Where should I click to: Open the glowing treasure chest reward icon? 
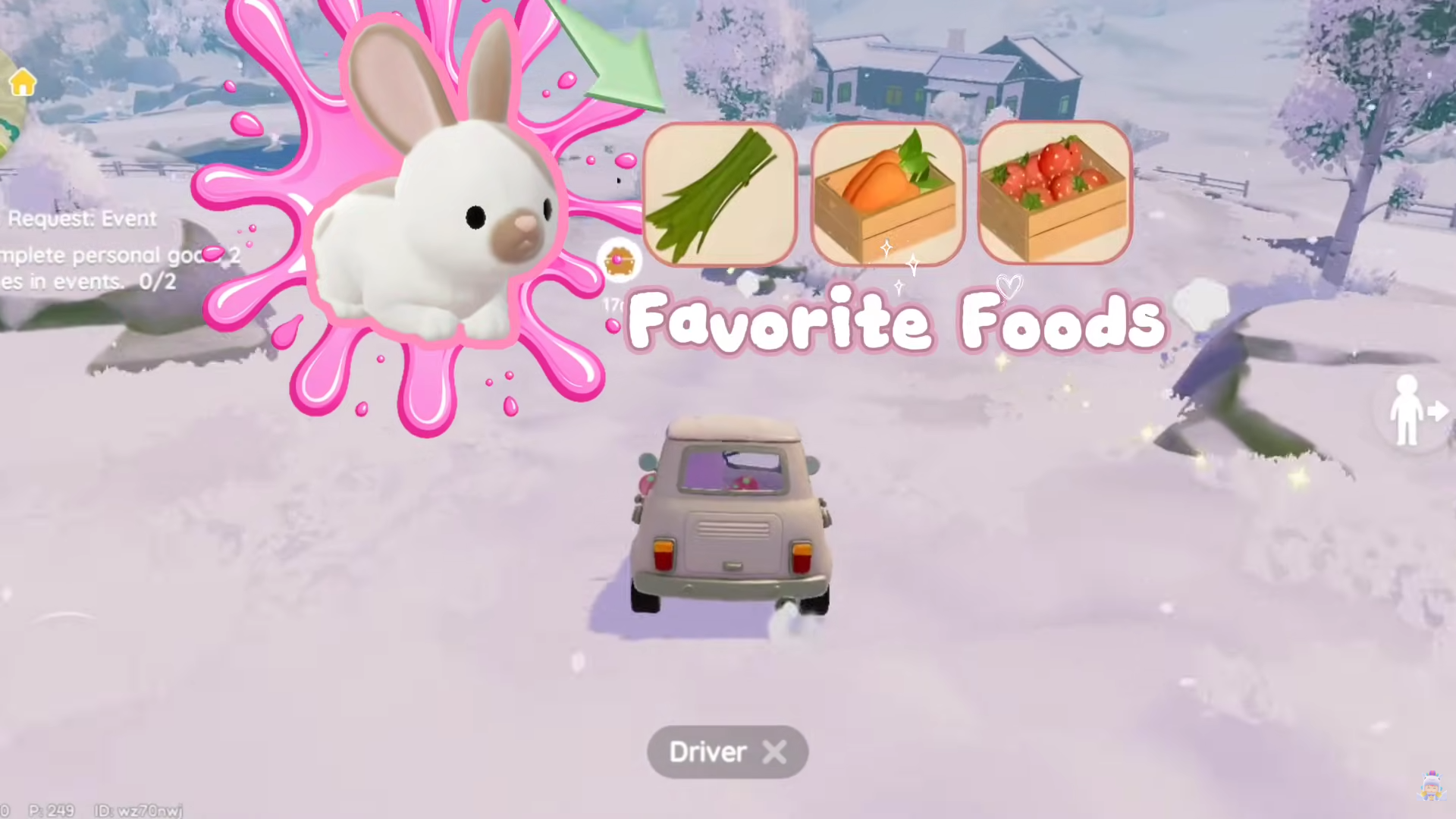click(620, 261)
